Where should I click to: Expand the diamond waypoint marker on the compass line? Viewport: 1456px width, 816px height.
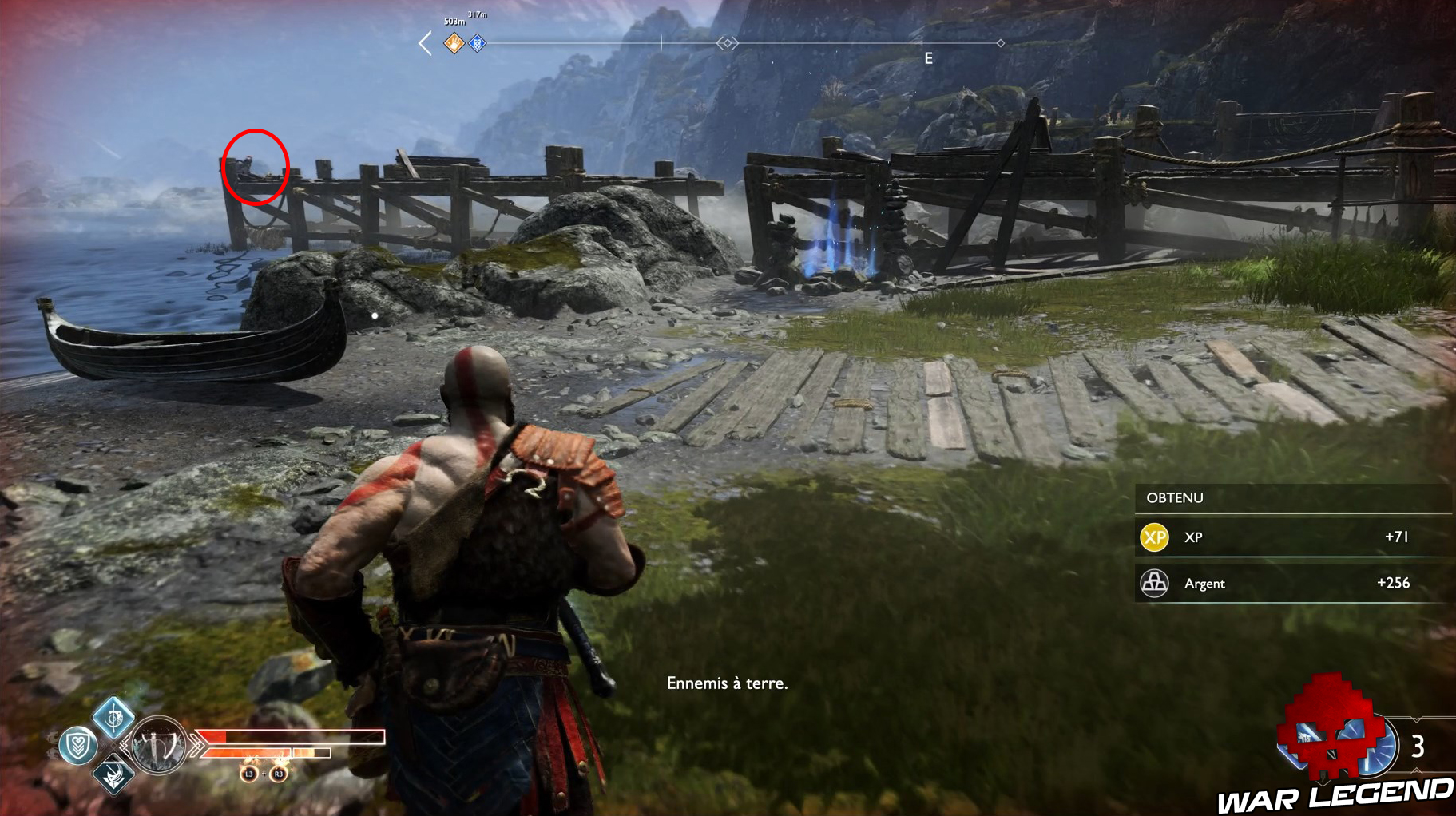tap(727, 42)
